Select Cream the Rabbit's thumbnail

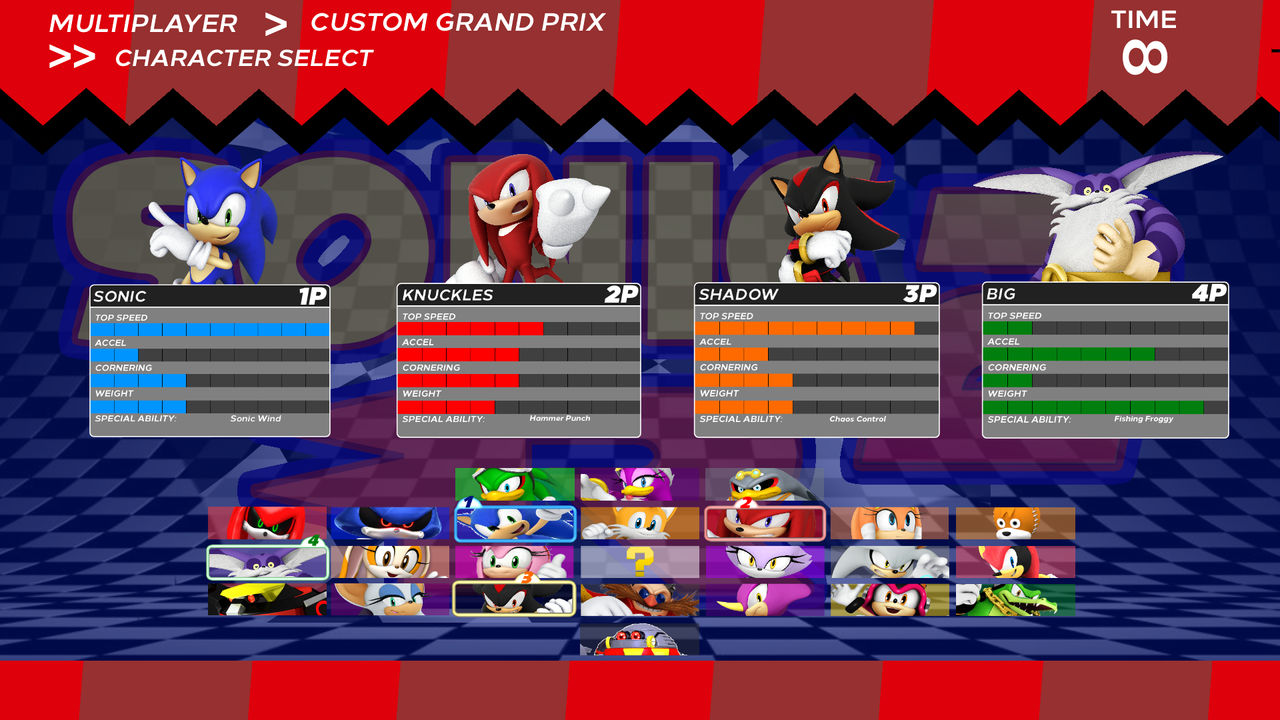click(390, 558)
